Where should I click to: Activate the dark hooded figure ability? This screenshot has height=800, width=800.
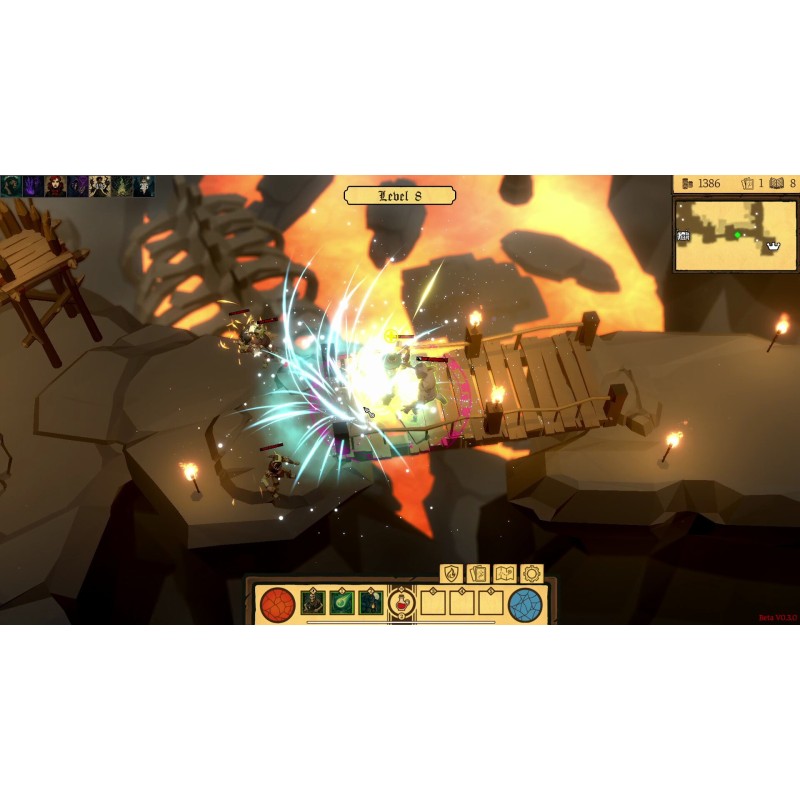pos(371,602)
